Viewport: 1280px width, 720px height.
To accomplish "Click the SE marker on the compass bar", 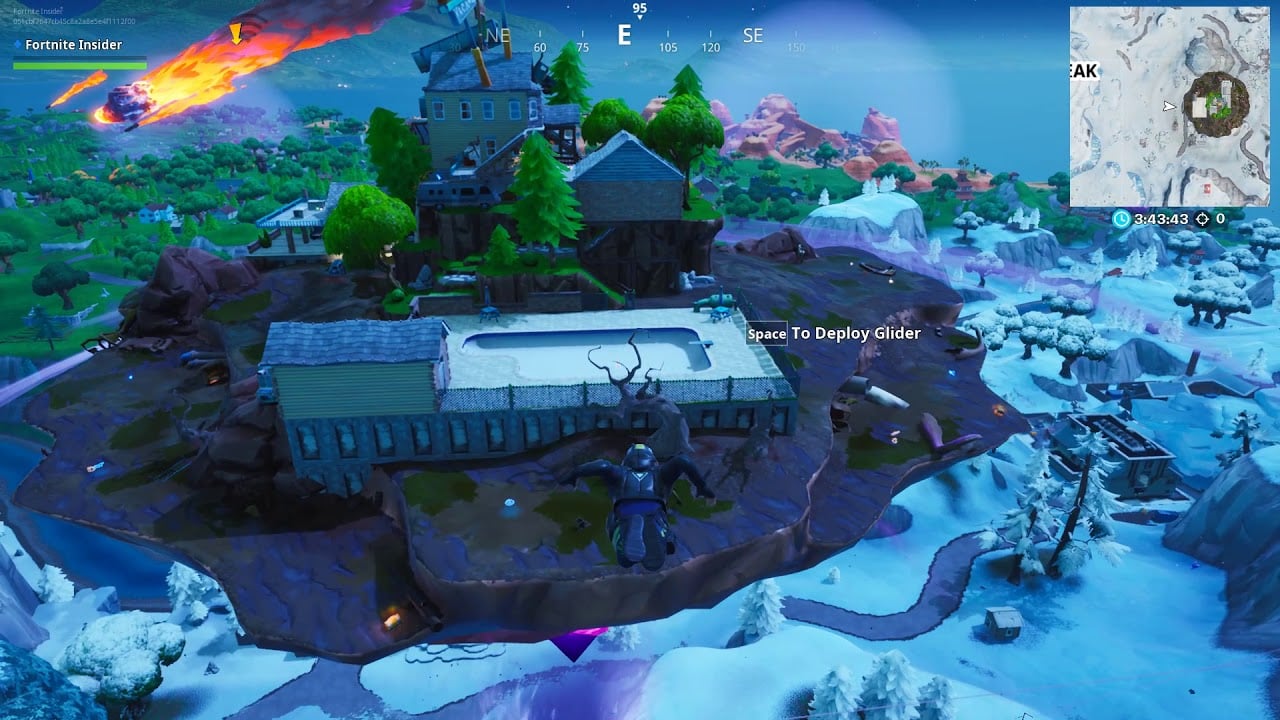I will click(753, 36).
